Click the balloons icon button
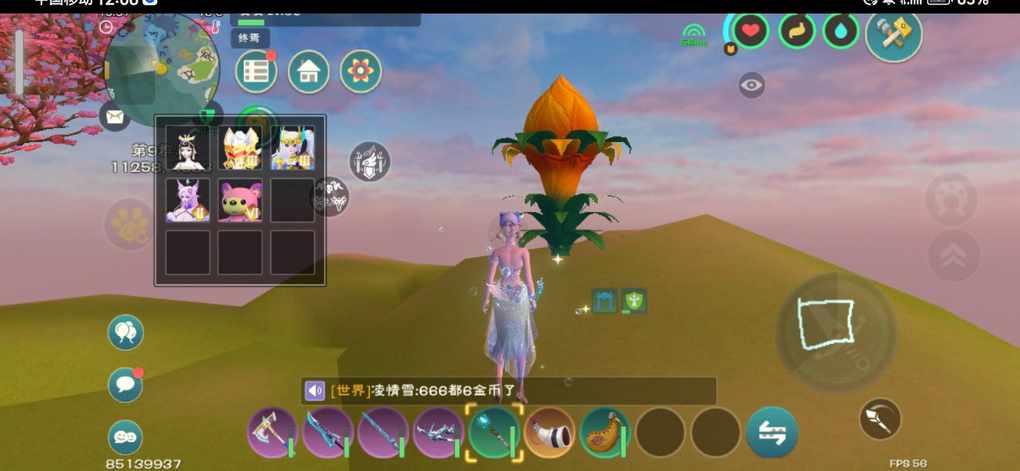This screenshot has width=1020, height=471. [x=125, y=332]
